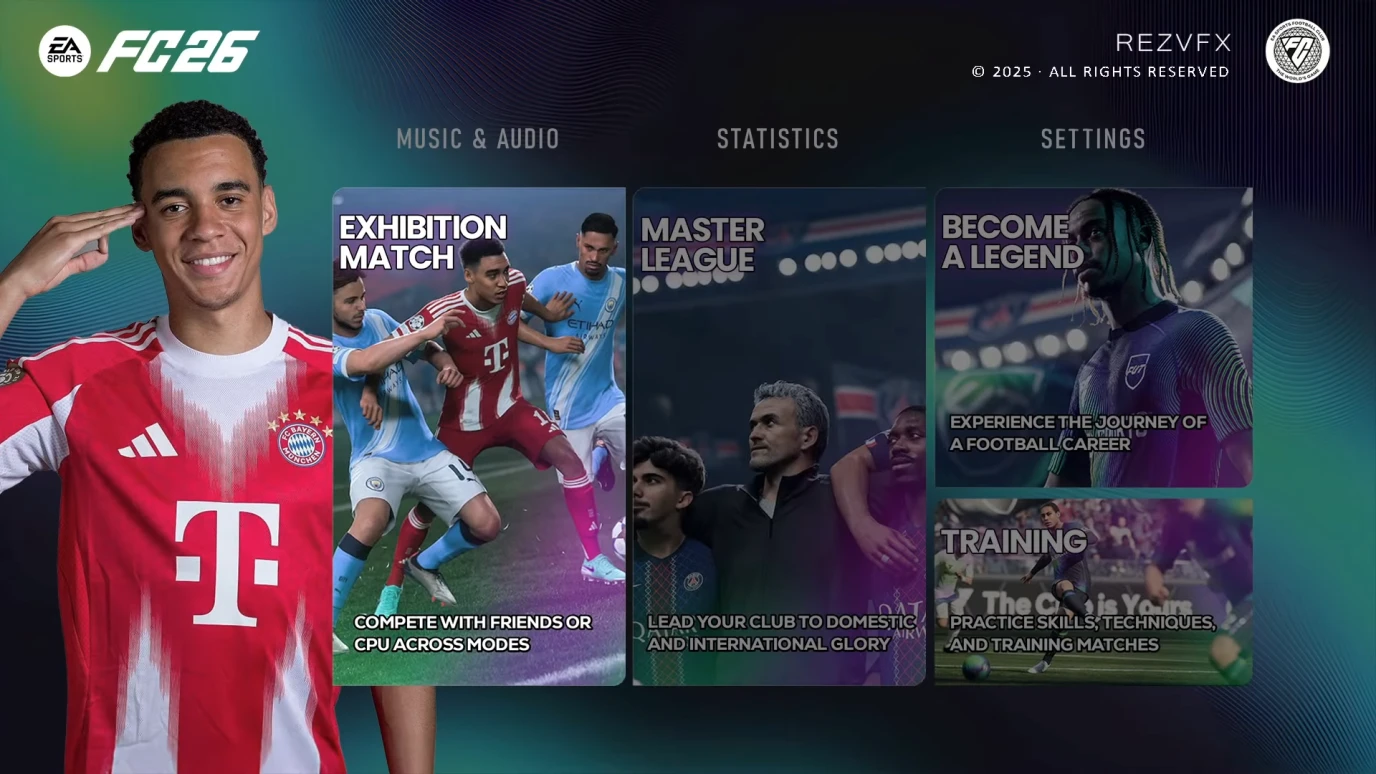The image size is (1376, 774).
Task: Switch to the Statistics tab
Action: coord(778,139)
